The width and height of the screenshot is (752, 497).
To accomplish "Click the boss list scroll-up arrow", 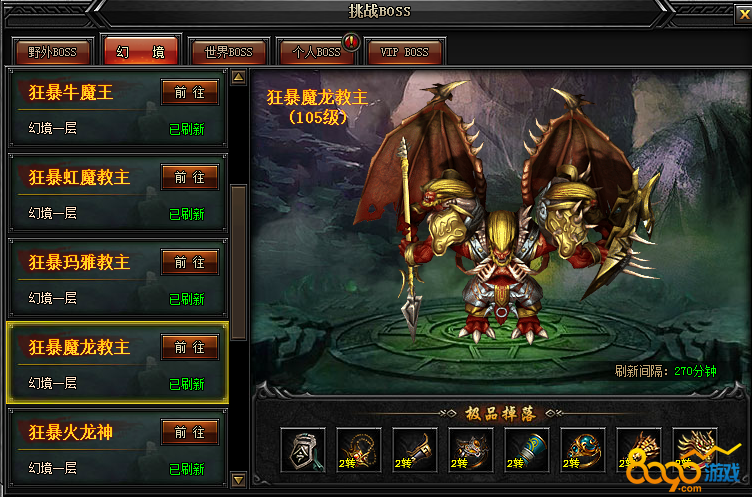I will [x=239, y=77].
